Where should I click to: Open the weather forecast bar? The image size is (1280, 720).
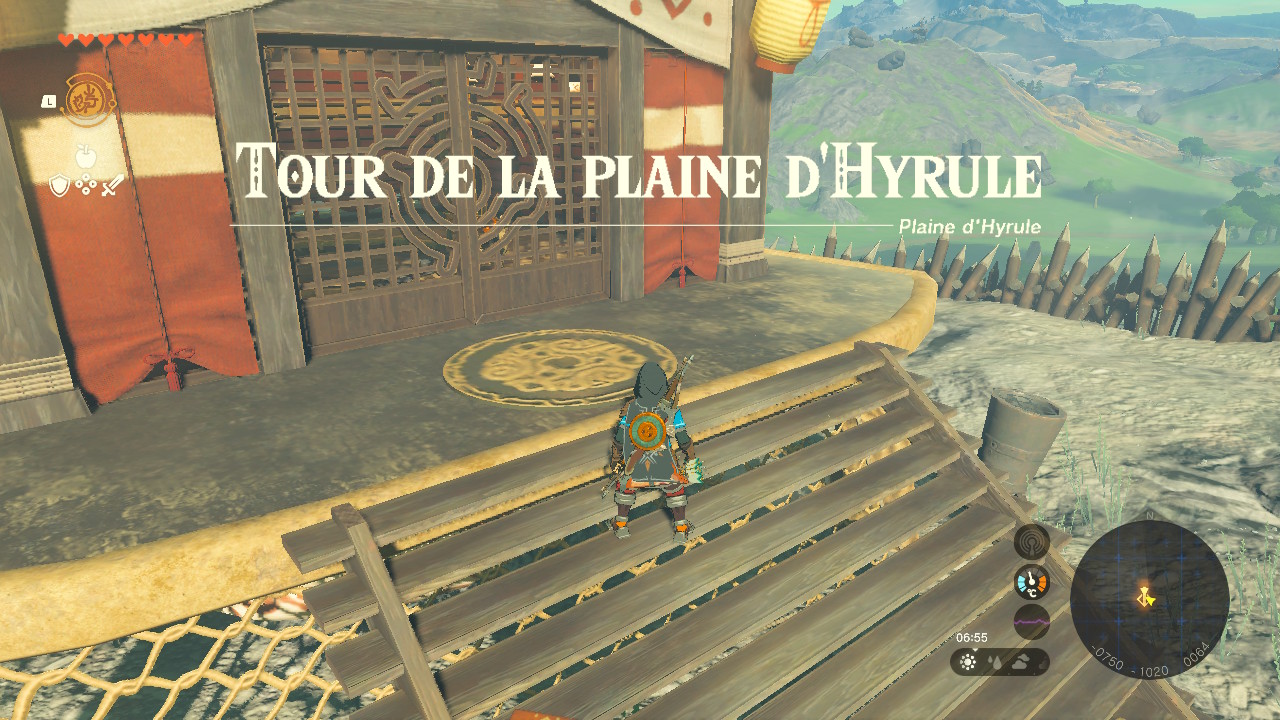[999, 662]
